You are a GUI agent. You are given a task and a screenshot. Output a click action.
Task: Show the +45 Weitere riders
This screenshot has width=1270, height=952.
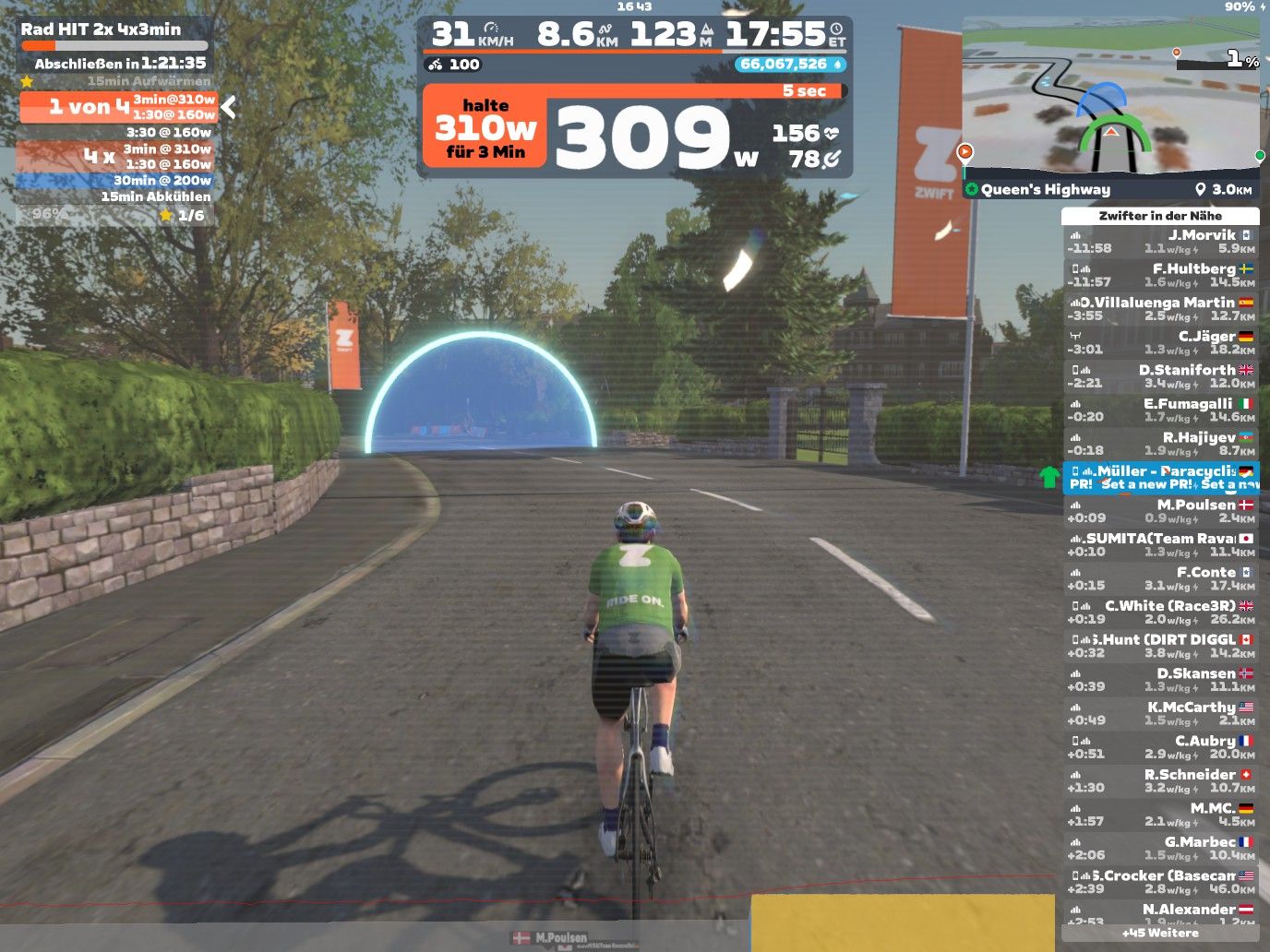1160,933
